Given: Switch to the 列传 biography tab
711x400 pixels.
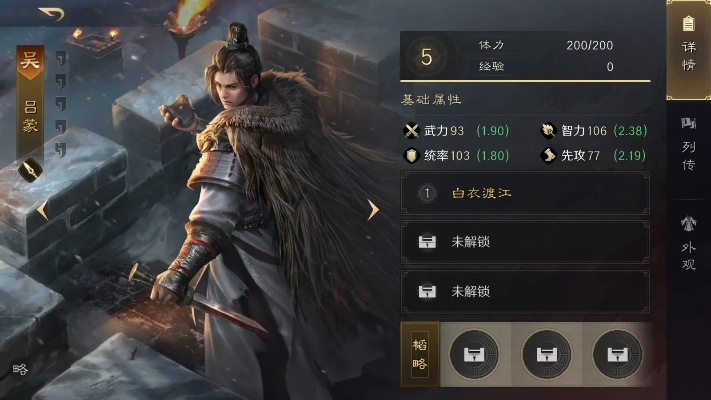Looking at the screenshot, I should [x=688, y=145].
